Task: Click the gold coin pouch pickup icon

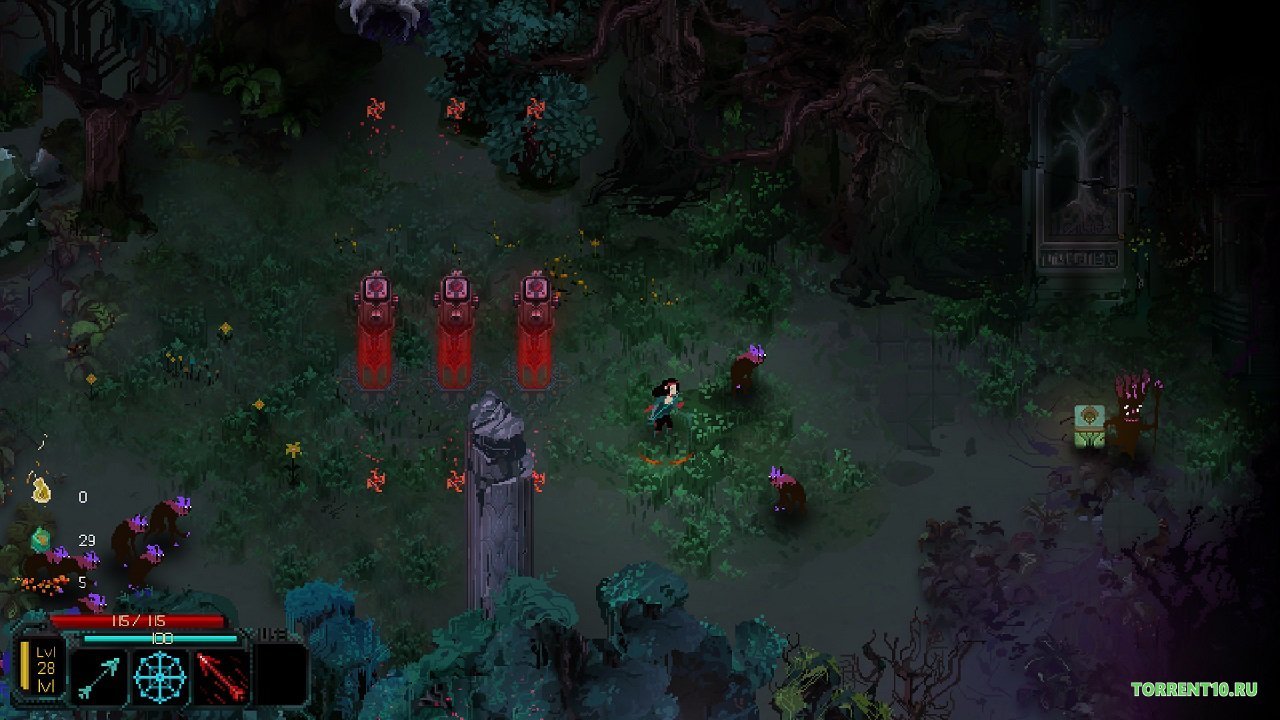Action: (43, 492)
